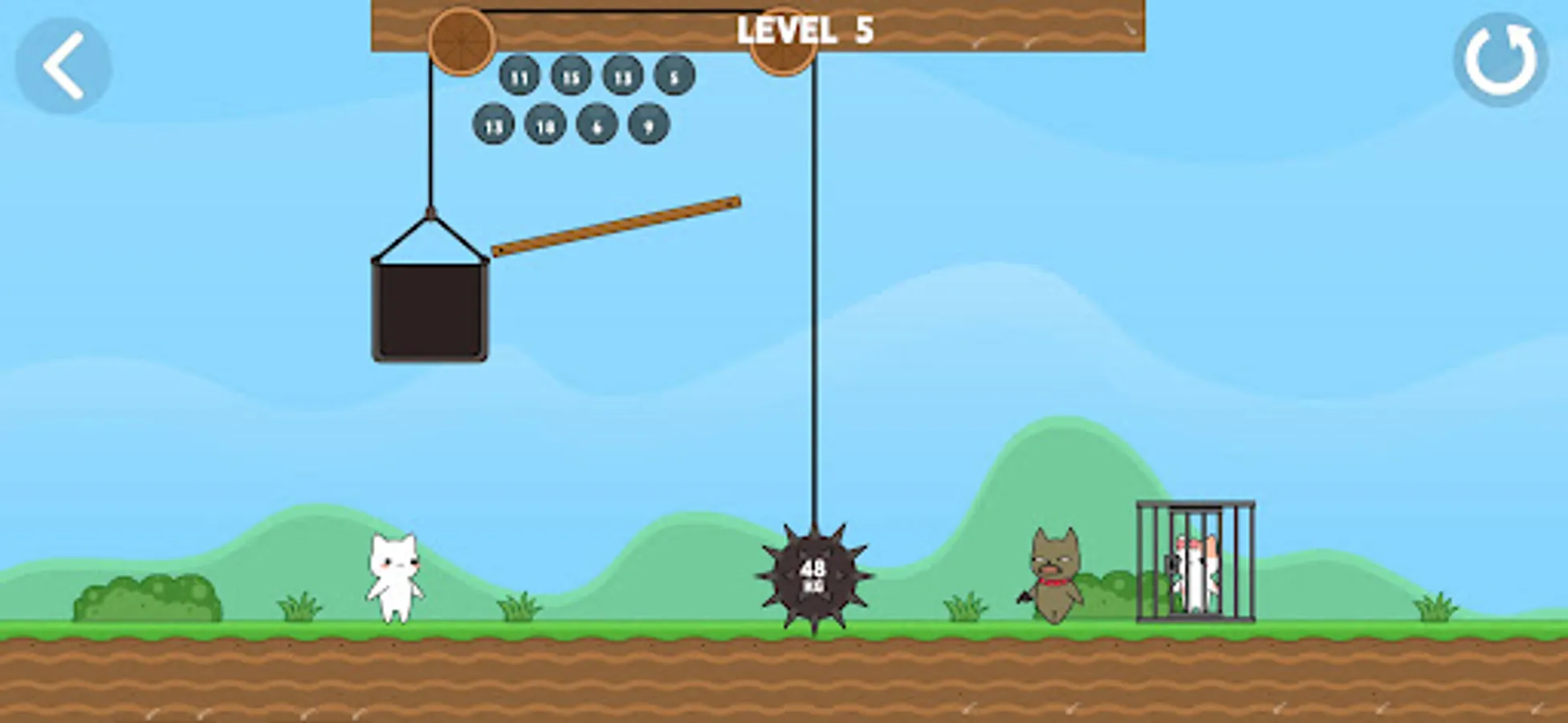1568x723 pixels.
Task: Select the 11 kg weight ball
Action: coord(520,78)
